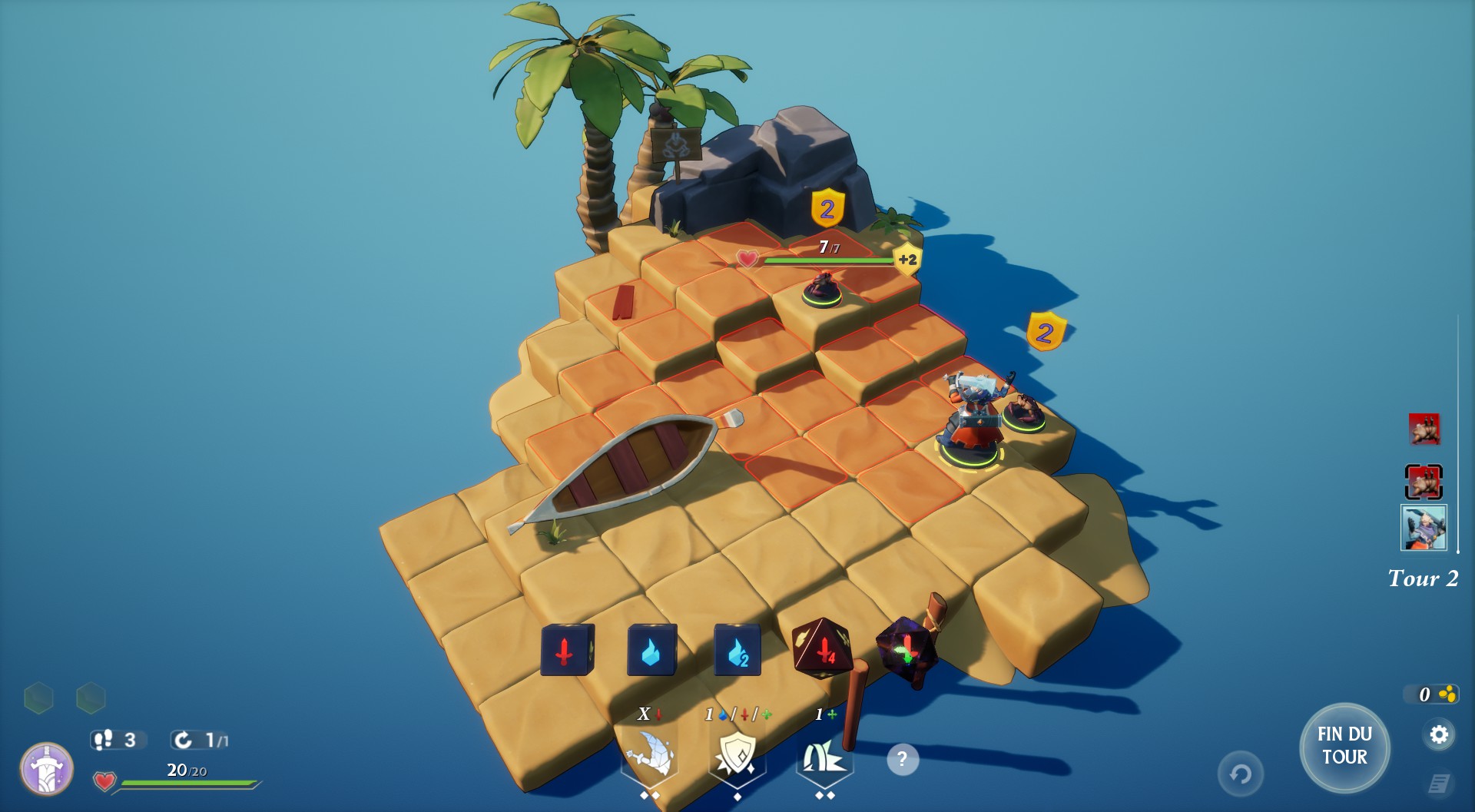
Task: Pick the dark purple crossed-swords die
Action: (x=907, y=651)
